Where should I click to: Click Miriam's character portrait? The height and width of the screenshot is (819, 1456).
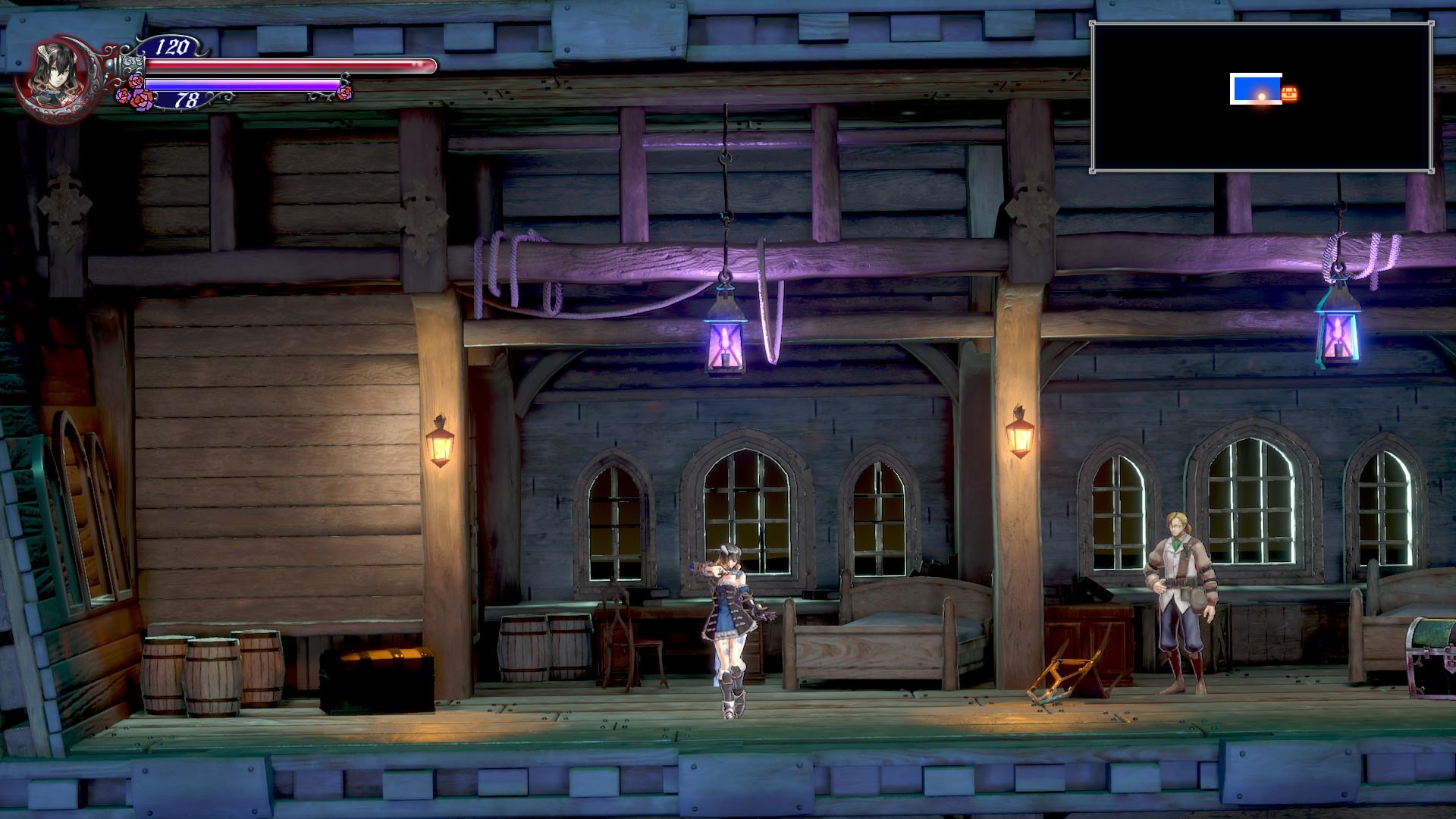(x=53, y=74)
